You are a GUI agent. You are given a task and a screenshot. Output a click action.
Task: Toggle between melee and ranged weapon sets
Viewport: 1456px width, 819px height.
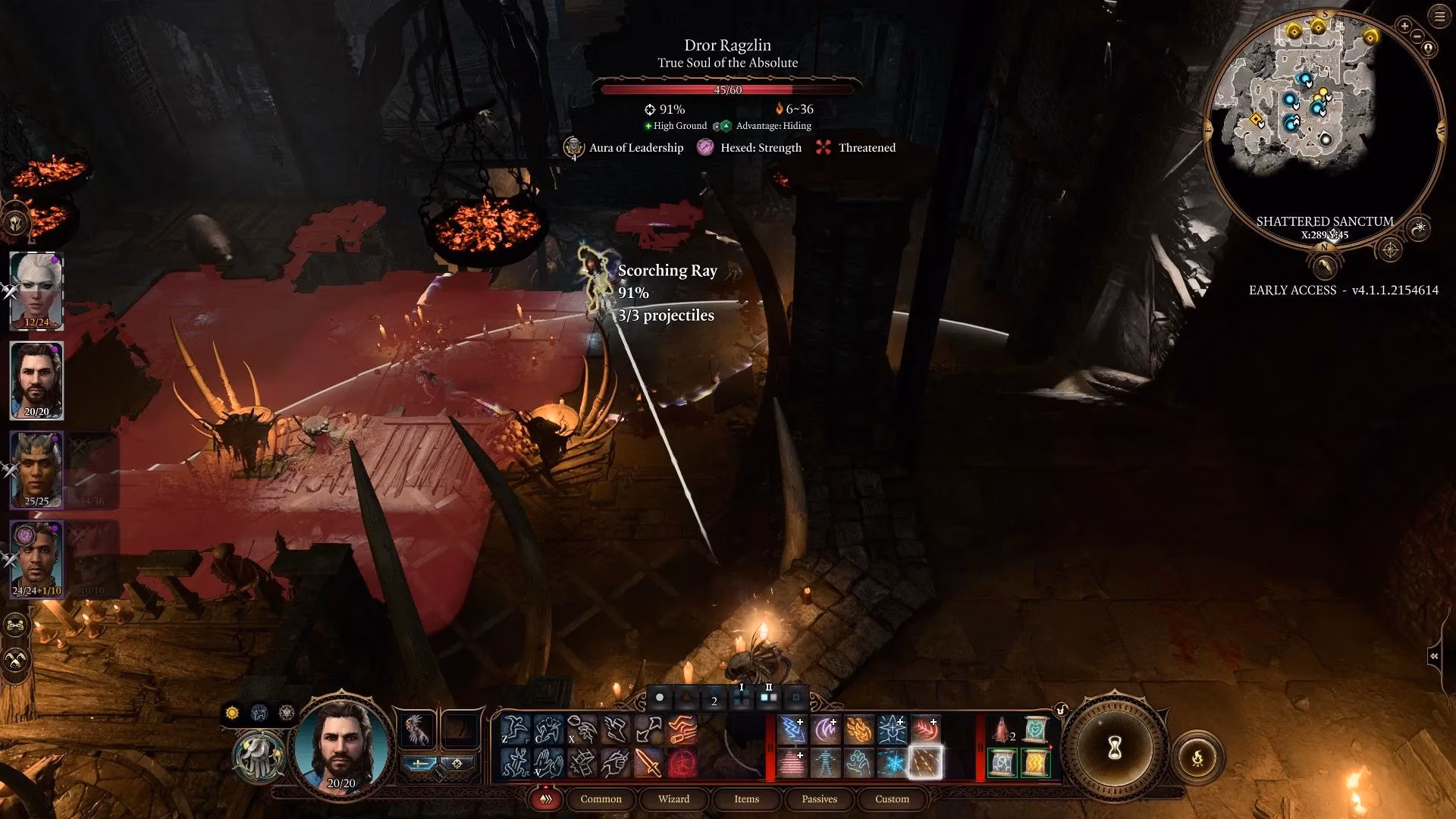point(419,764)
